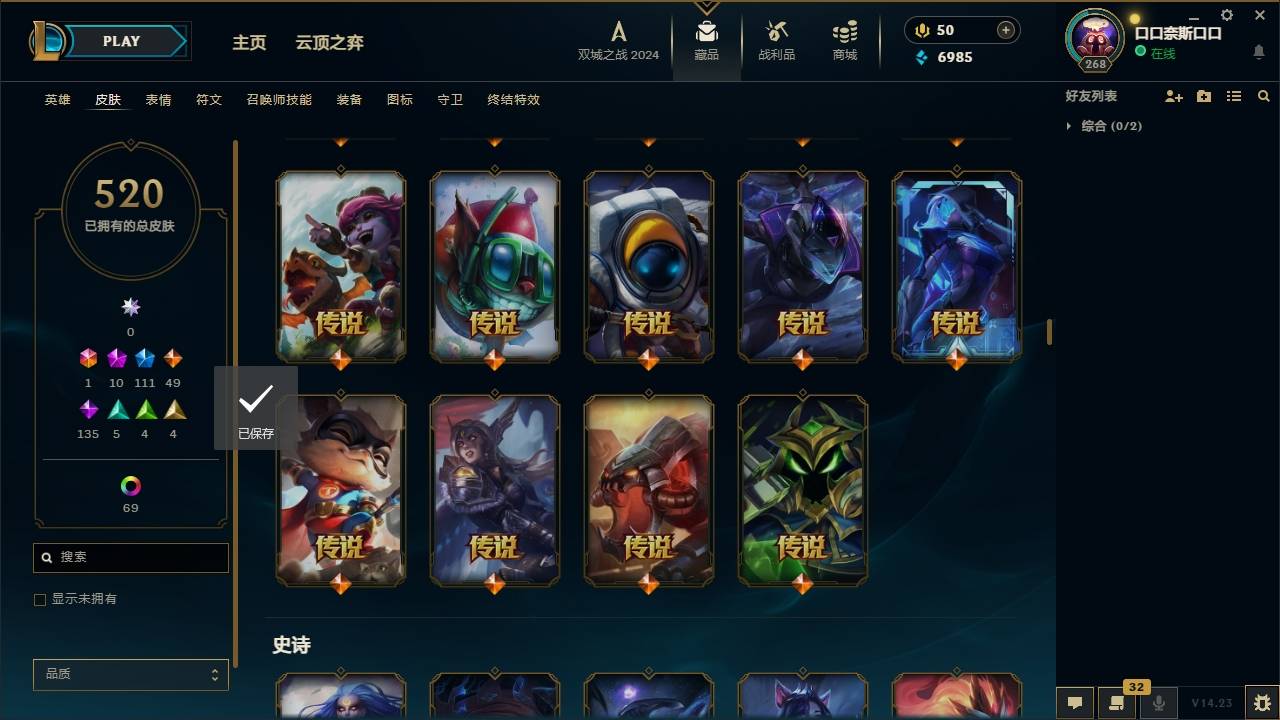Open the chat bubble icon
This screenshot has height=720, width=1280.
1076,701
